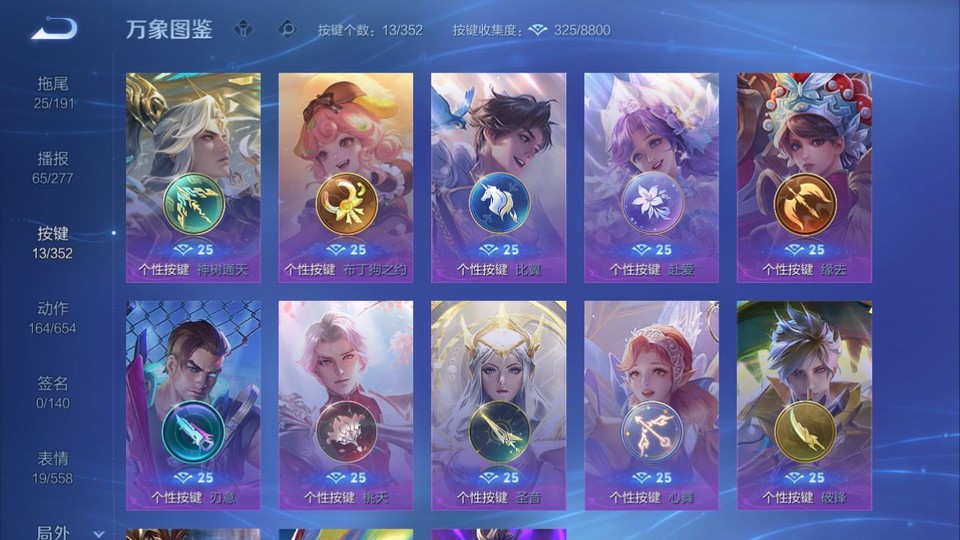Open the 心舞 button skin card
The image size is (960, 540).
[x=651, y=405]
